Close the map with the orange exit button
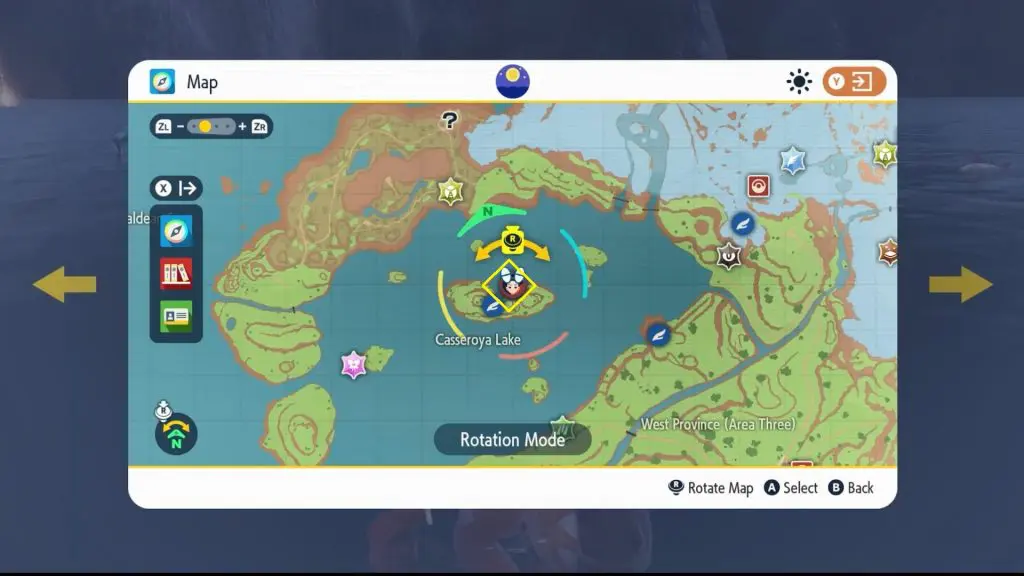This screenshot has height=576, width=1024. click(x=854, y=82)
